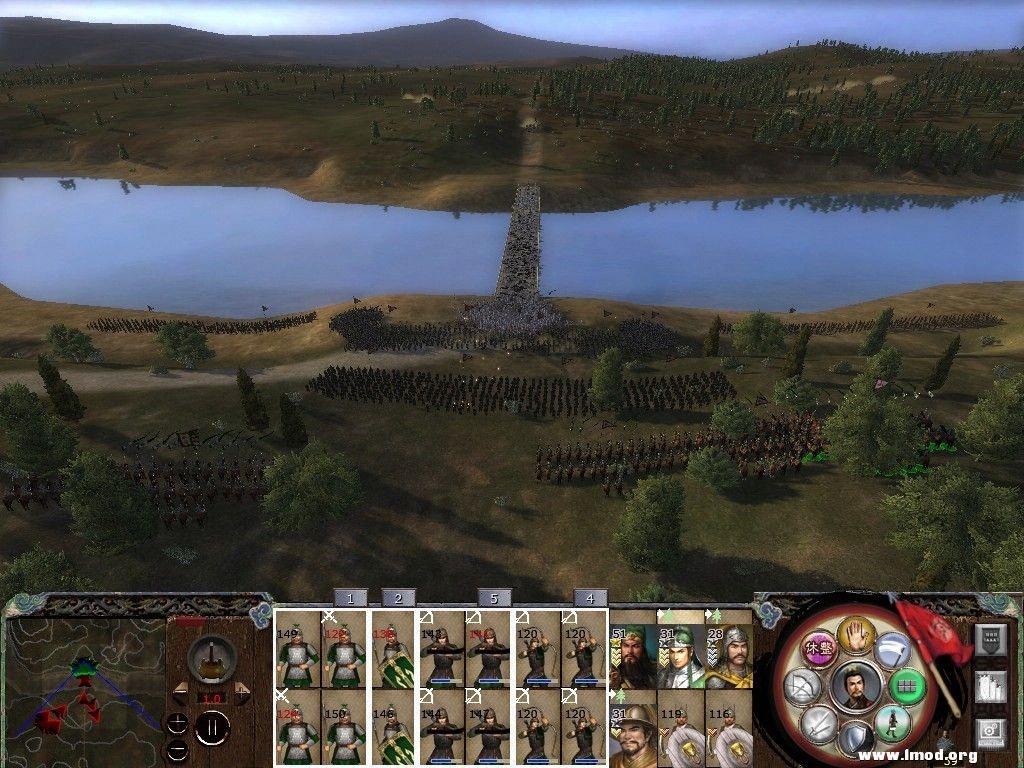Viewport: 1024px width, 768px height.
Task: Click the halt order hand icon
Action: [856, 634]
